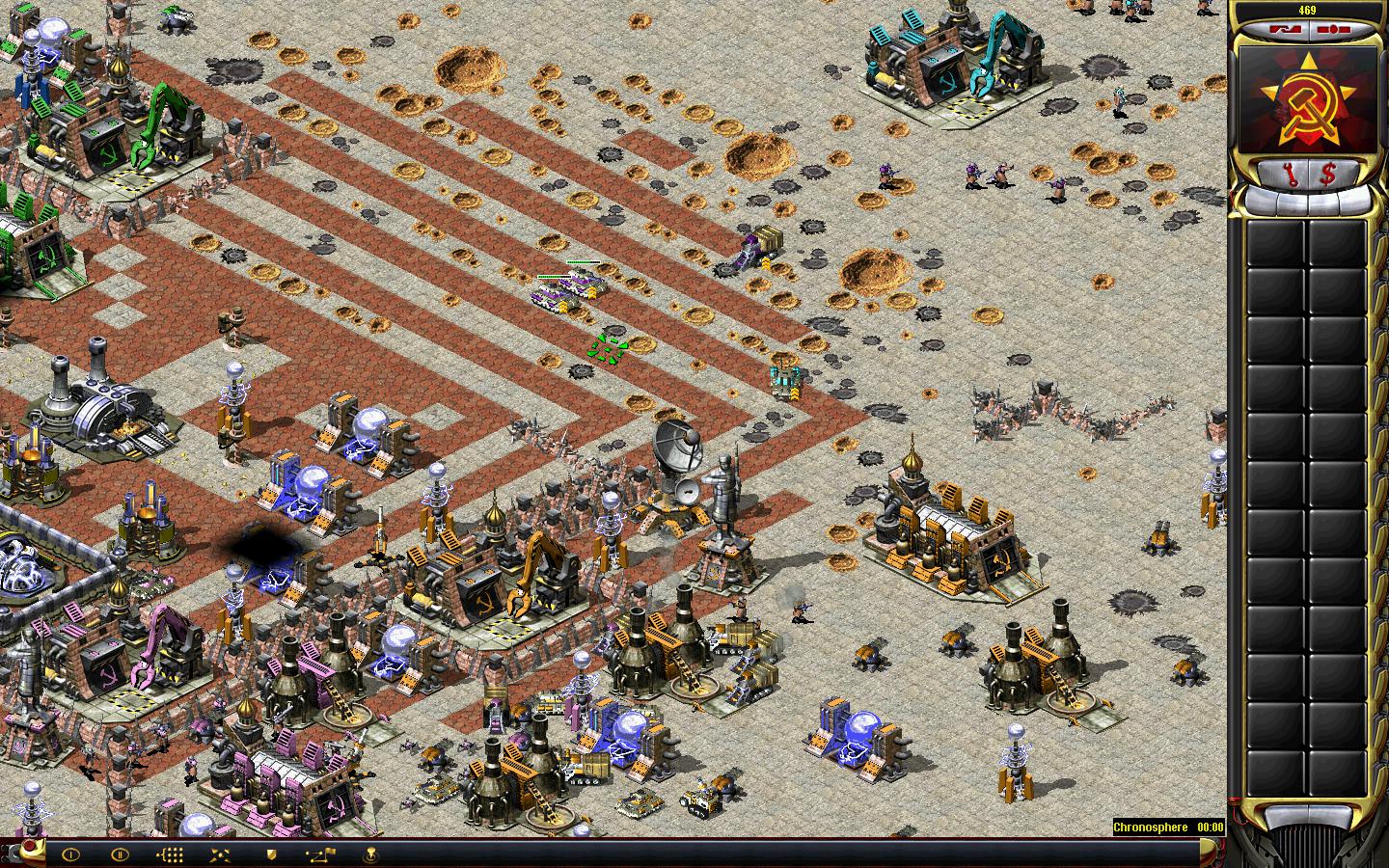Click the deploy crossed-arrows command
Viewport: 1389px width, 868px height.
coord(220,854)
